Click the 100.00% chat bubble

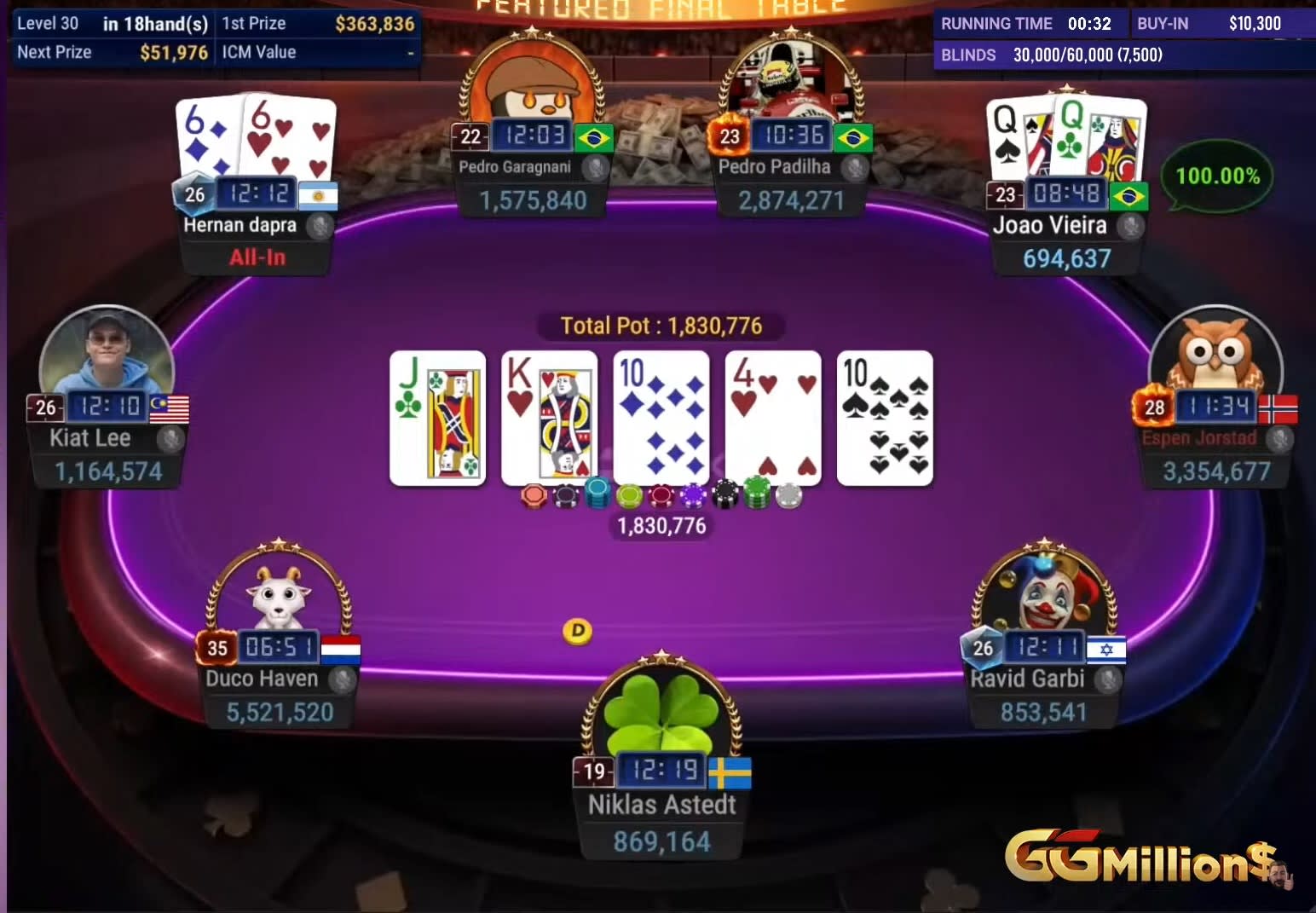[x=1217, y=176]
